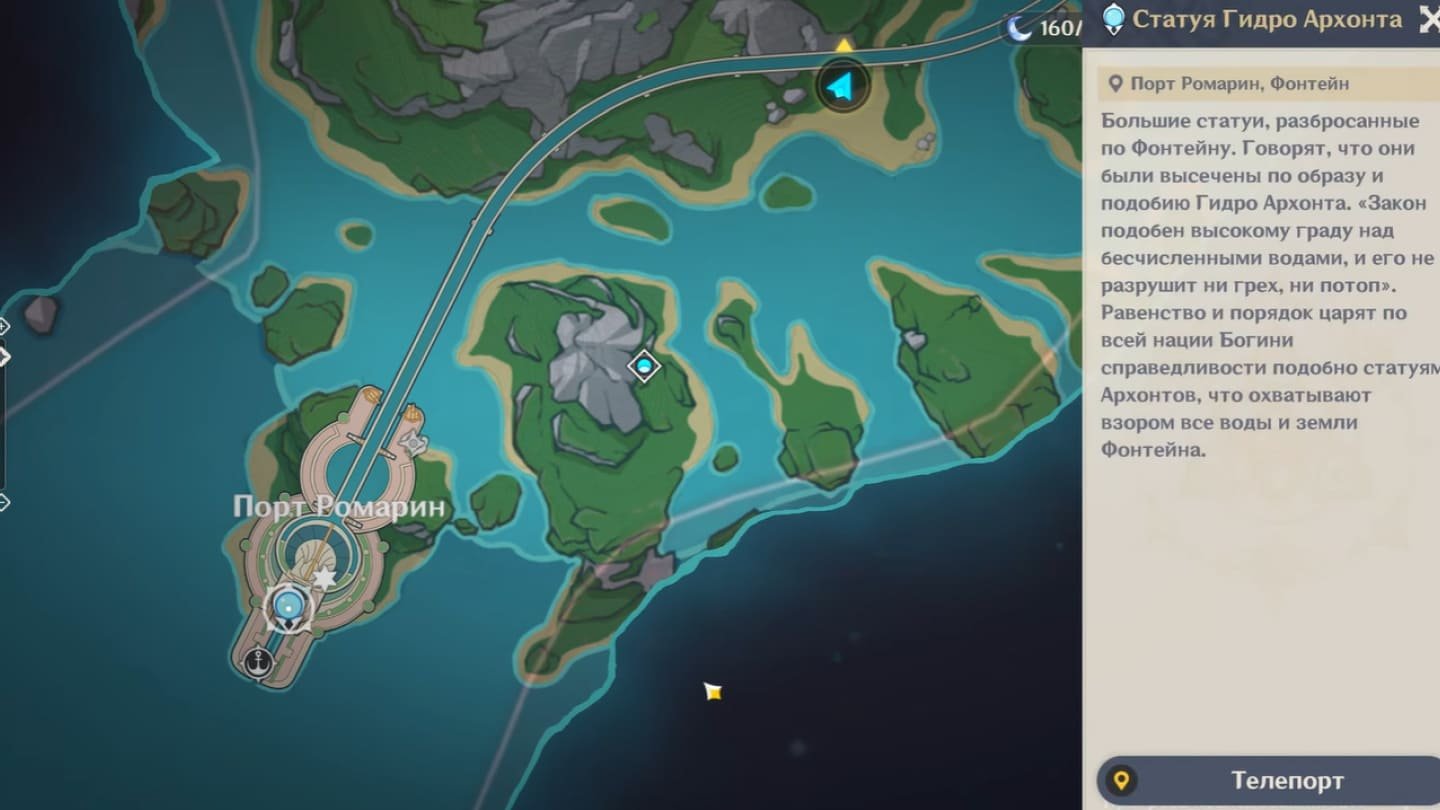Image resolution: width=1440 pixels, height=810 pixels.
Task: Select the teleport waypoint on the central island
Action: (644, 367)
